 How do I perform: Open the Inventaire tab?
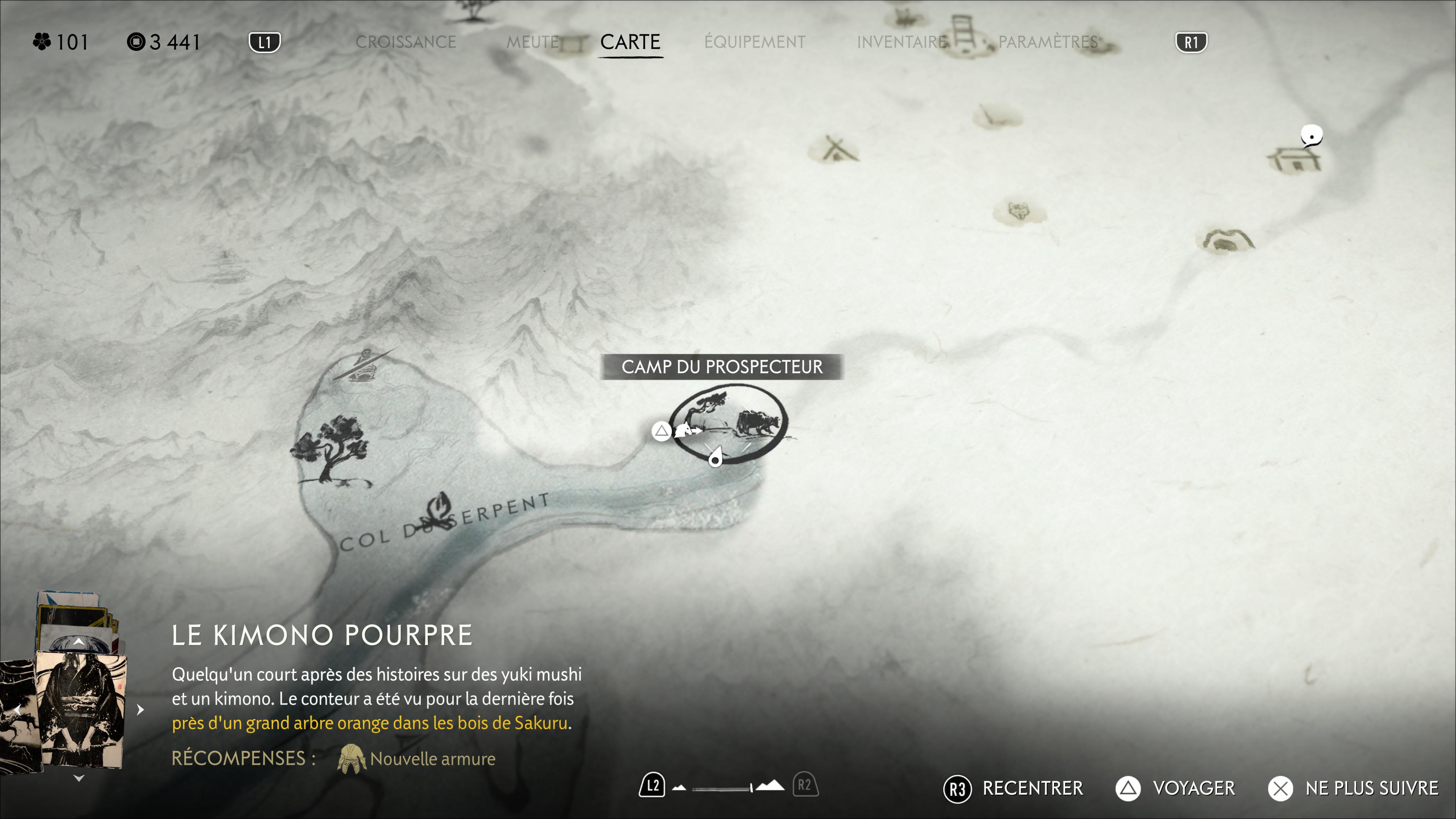902,42
